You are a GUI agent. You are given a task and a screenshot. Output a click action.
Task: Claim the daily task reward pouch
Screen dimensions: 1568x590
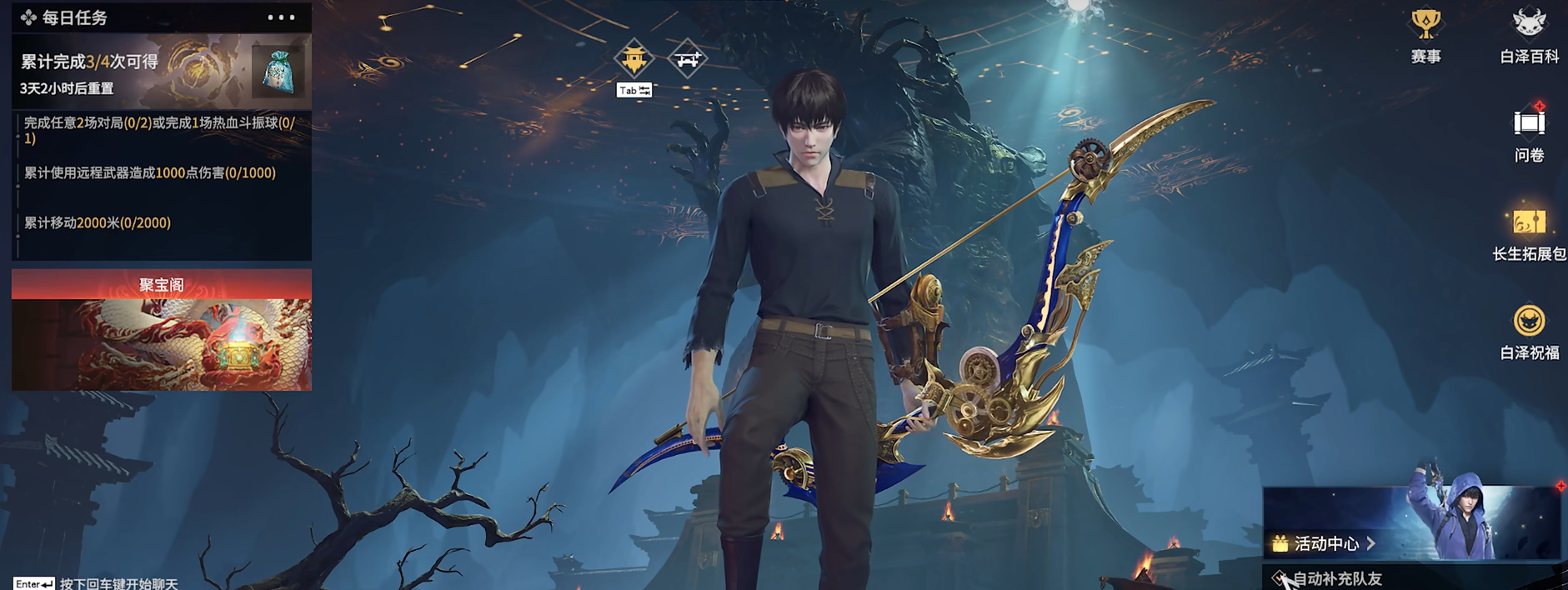click(x=277, y=72)
